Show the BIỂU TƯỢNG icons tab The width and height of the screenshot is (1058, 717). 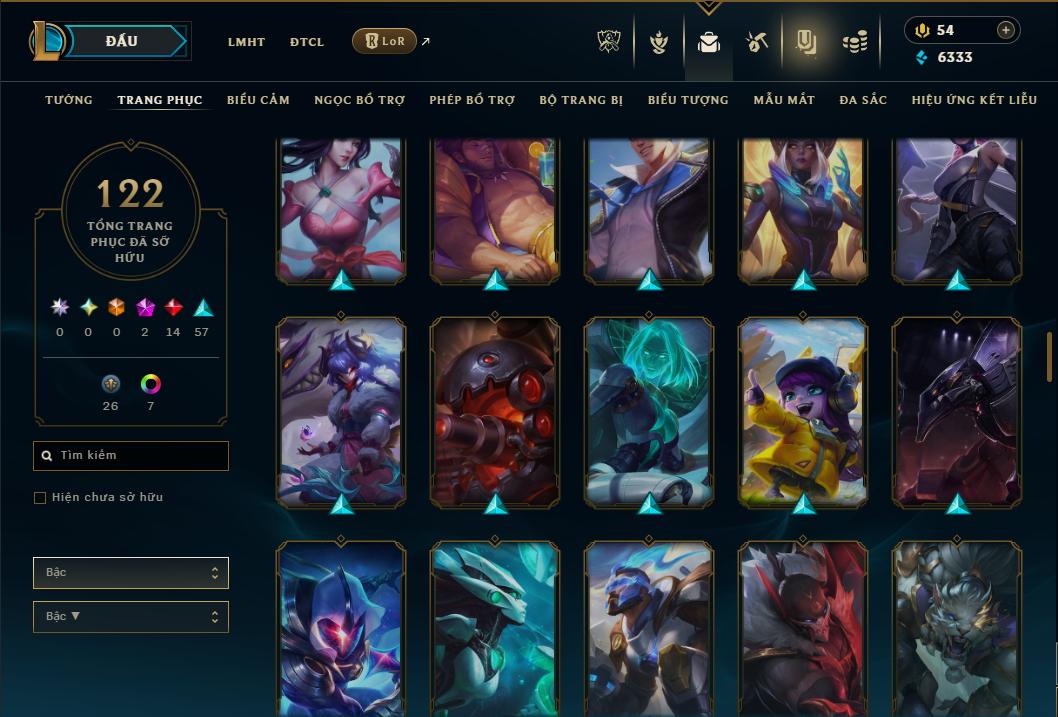pyautogui.click(x=688, y=100)
